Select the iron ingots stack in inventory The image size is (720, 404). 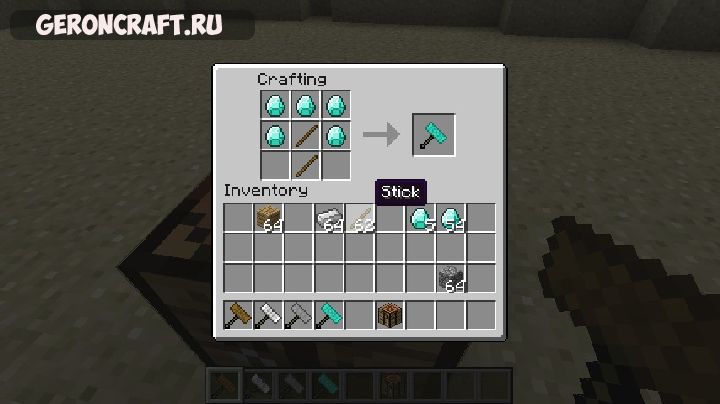coord(328,218)
